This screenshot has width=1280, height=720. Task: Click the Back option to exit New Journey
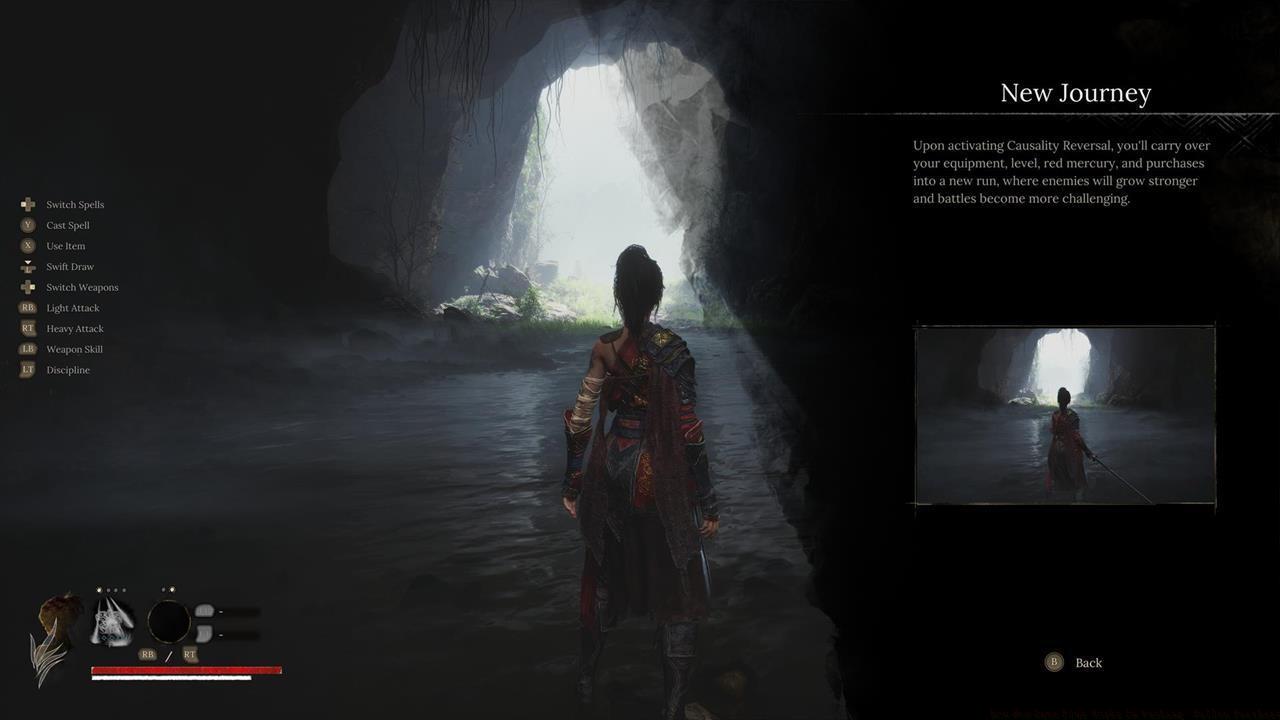coord(1087,662)
